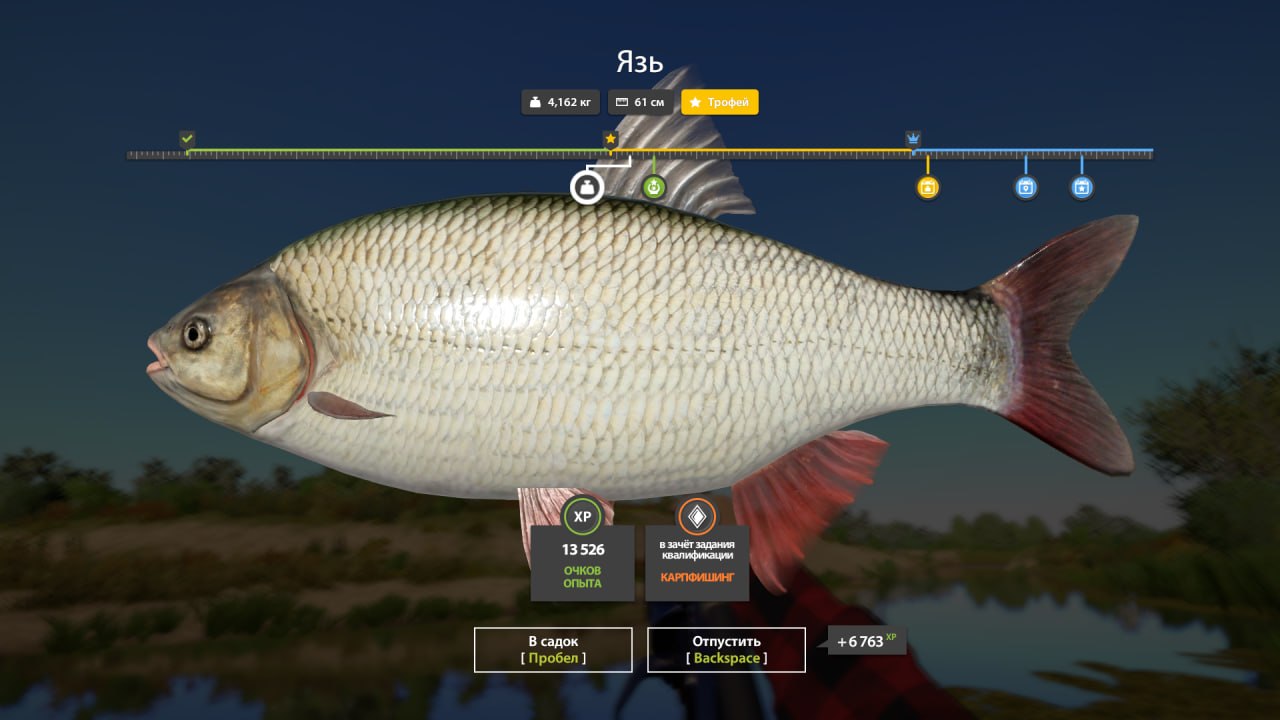This screenshot has width=1280, height=720.
Task: Click the blue crown threshold marker
Action: (x=913, y=139)
